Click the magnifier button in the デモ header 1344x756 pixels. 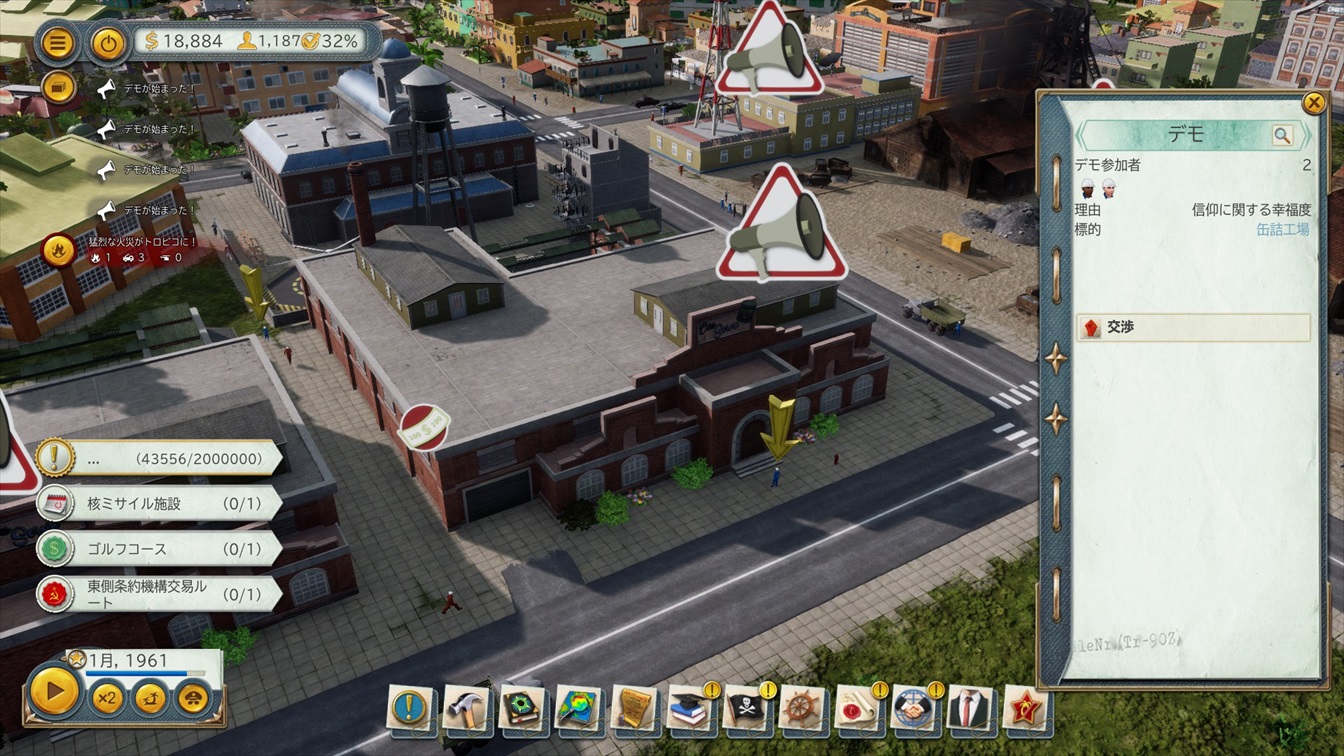pos(1282,135)
